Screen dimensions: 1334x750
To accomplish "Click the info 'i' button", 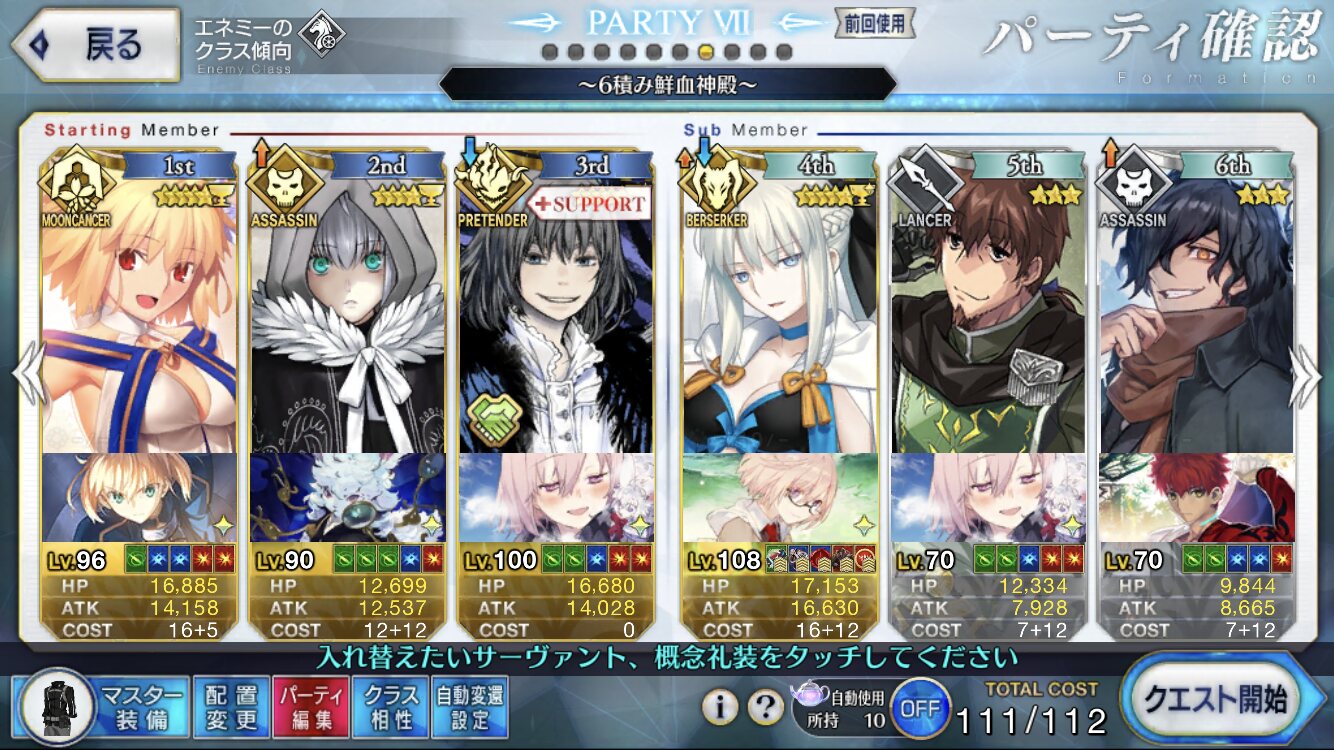I will coord(719,707).
